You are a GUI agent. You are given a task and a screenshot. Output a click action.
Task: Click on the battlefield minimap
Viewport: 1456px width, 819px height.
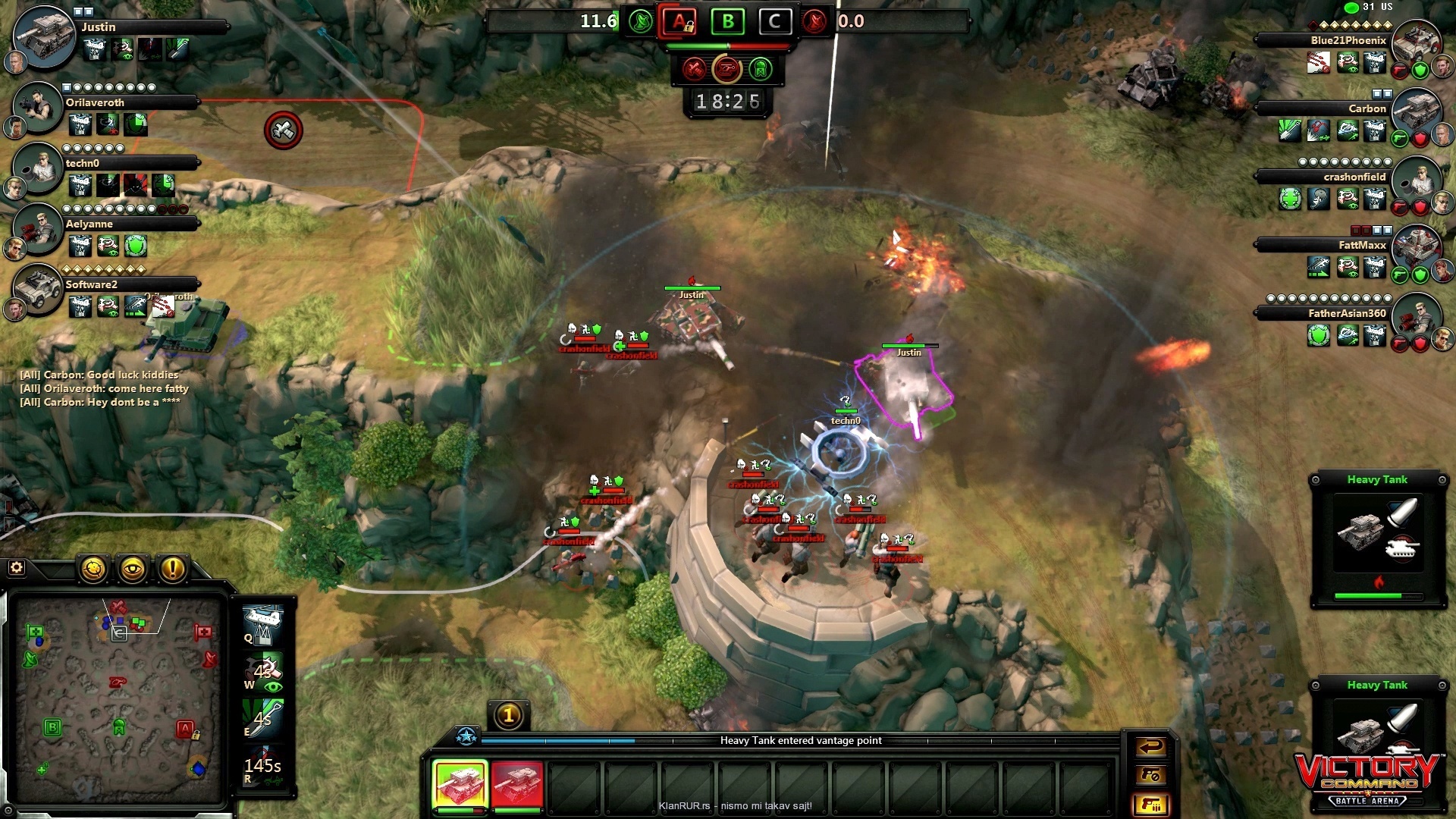[x=118, y=698]
